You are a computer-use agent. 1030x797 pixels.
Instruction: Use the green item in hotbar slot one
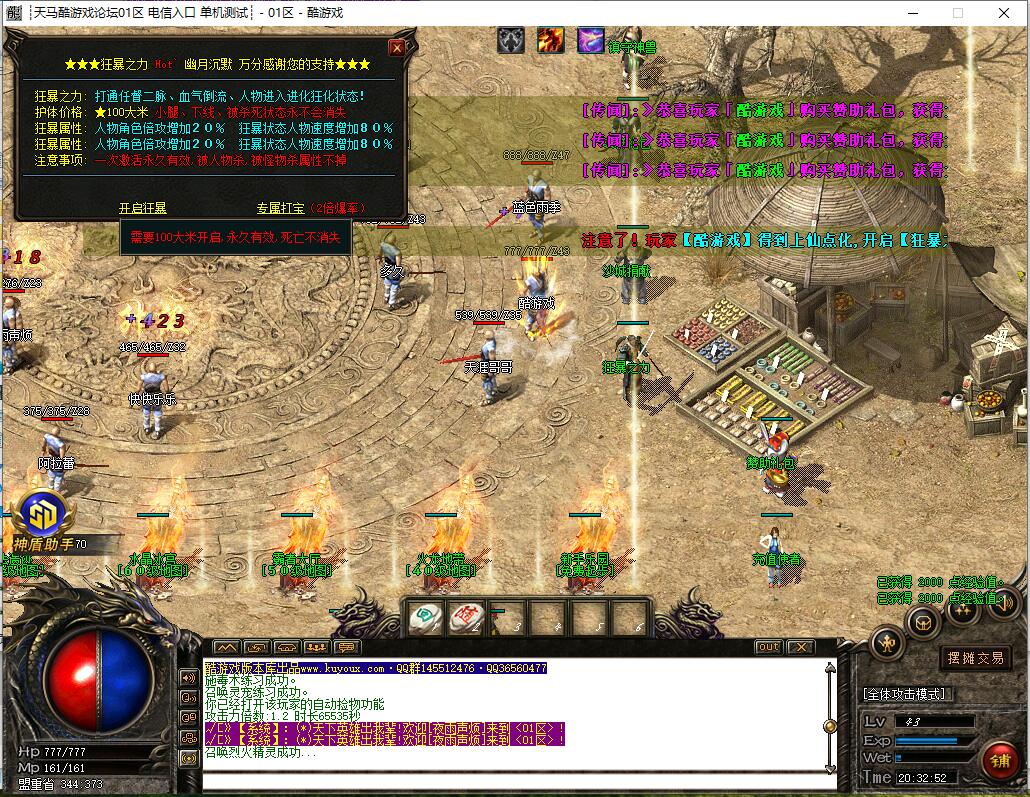pyautogui.click(x=425, y=620)
